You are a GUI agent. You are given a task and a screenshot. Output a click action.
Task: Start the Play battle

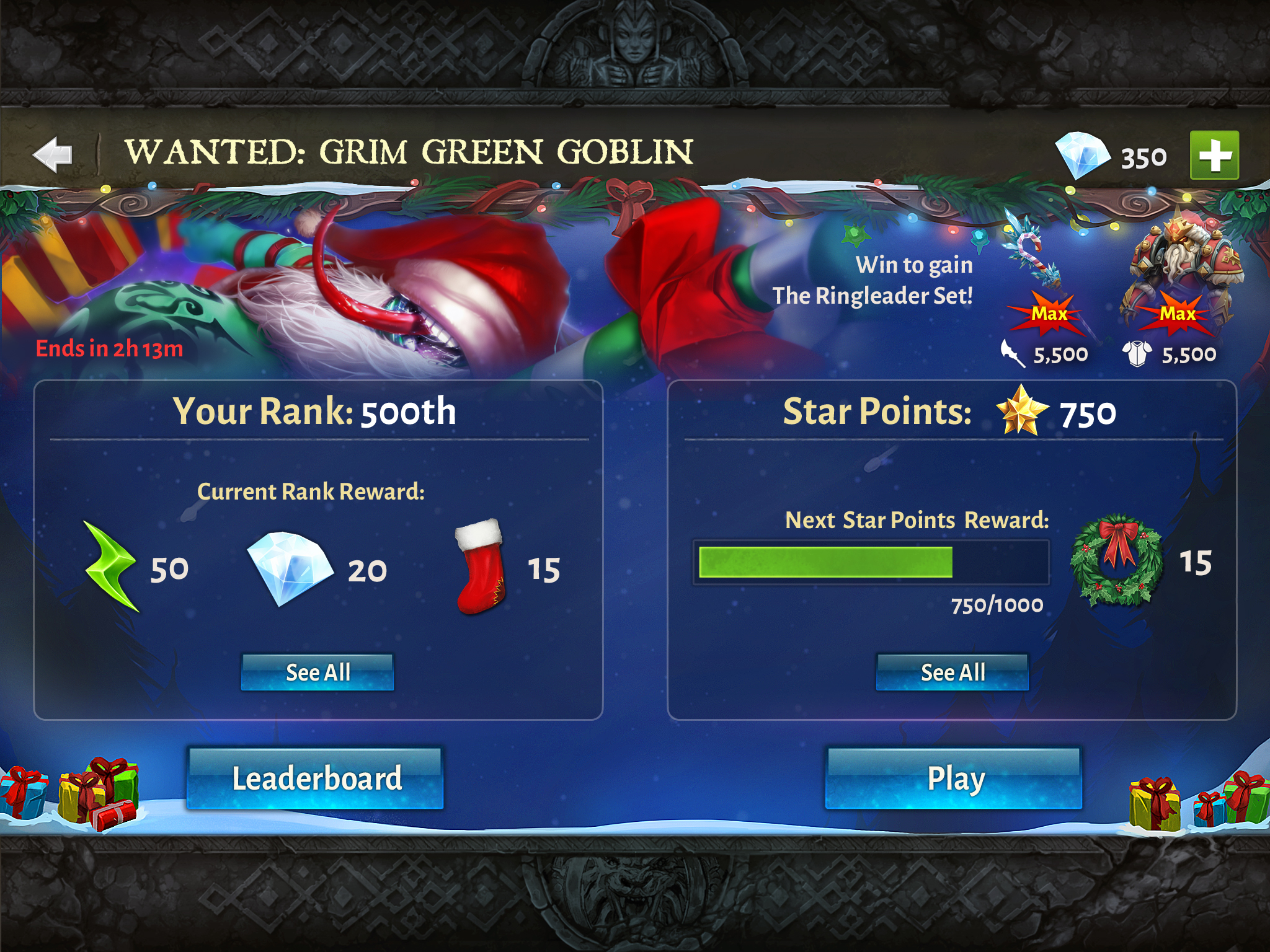(954, 778)
